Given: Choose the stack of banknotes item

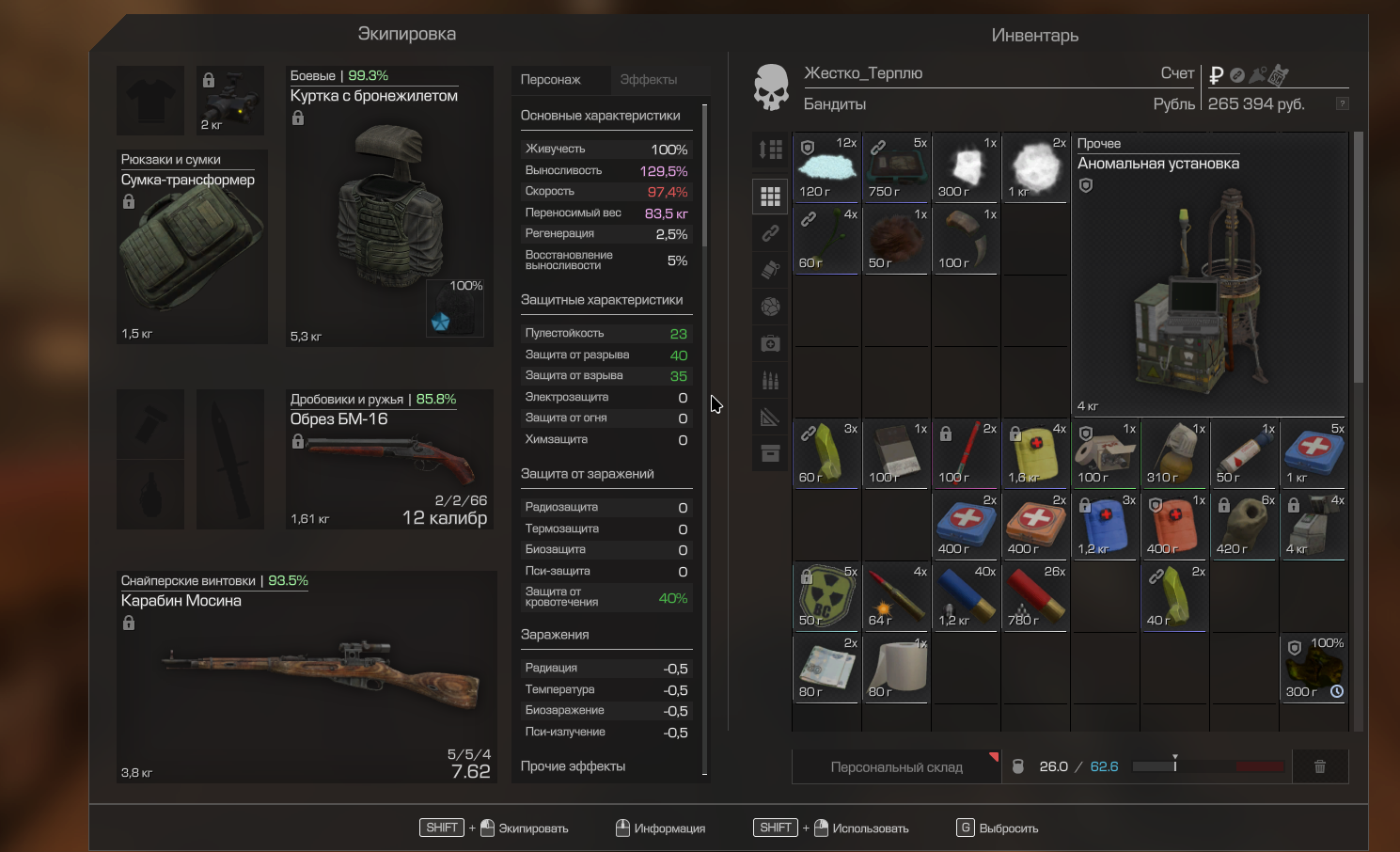Looking at the screenshot, I should tap(826, 668).
